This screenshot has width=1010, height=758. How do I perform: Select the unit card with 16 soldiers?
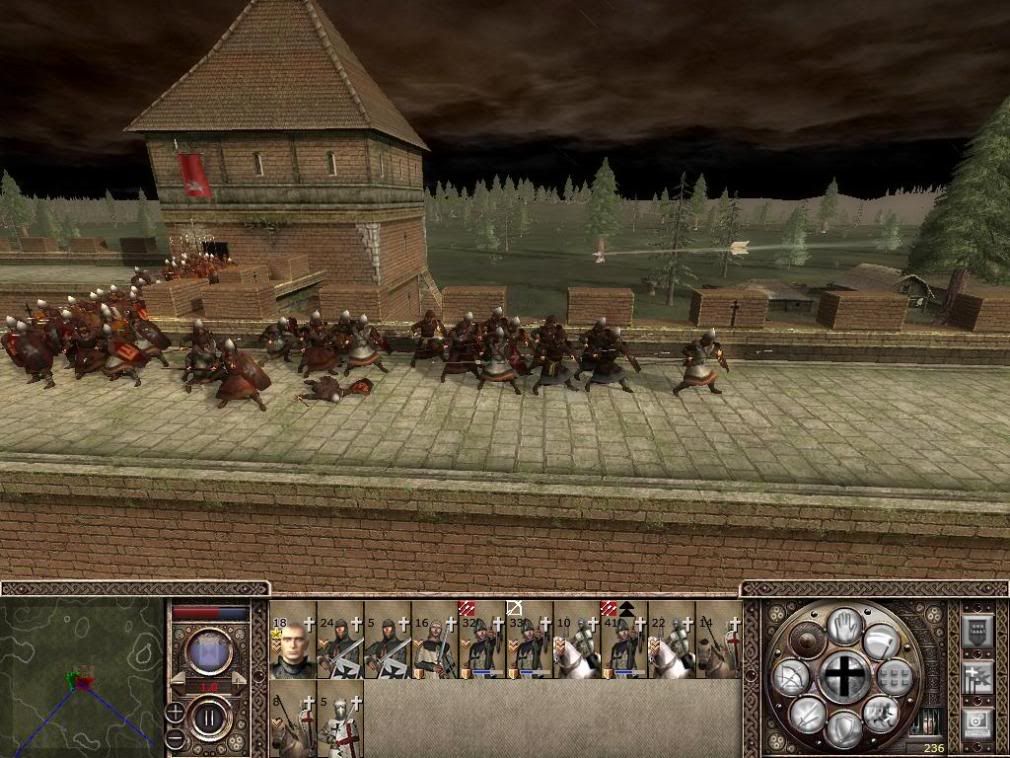[435, 640]
